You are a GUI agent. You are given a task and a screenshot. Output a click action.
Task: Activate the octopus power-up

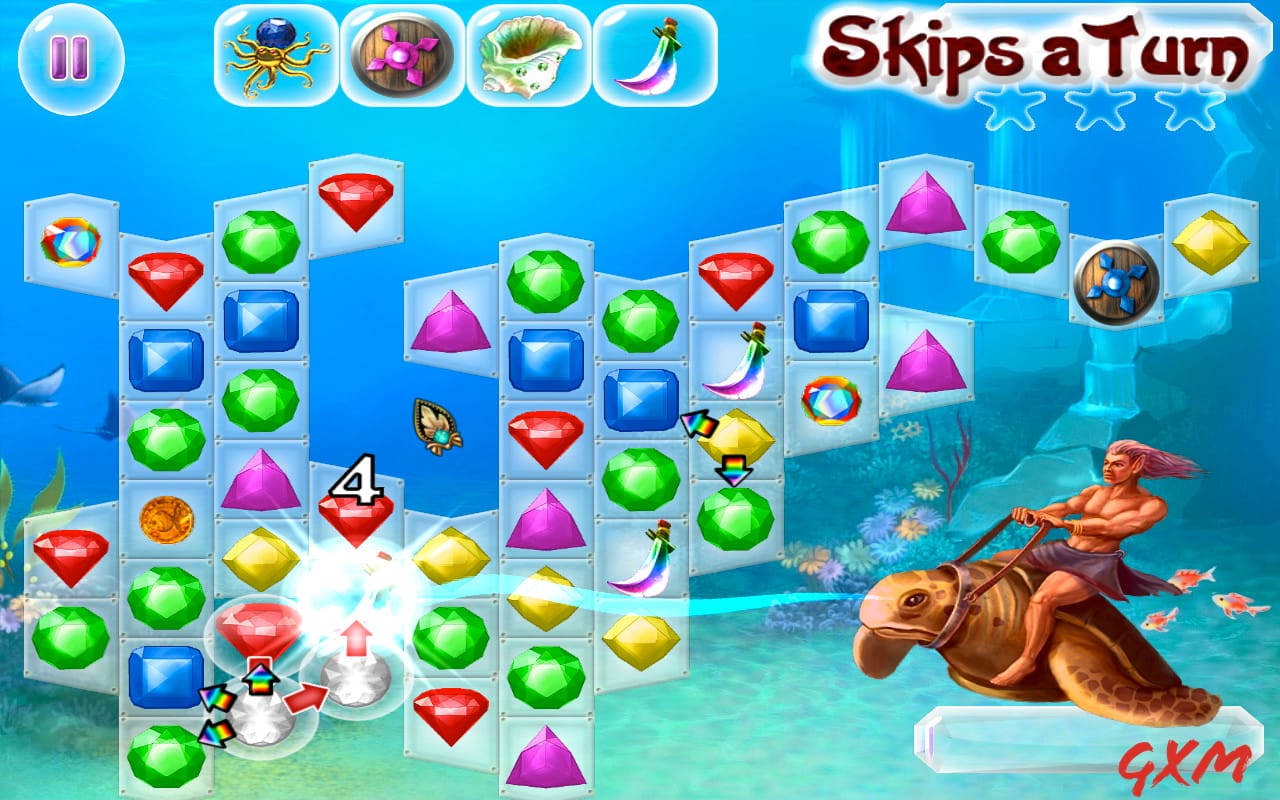click(x=270, y=55)
